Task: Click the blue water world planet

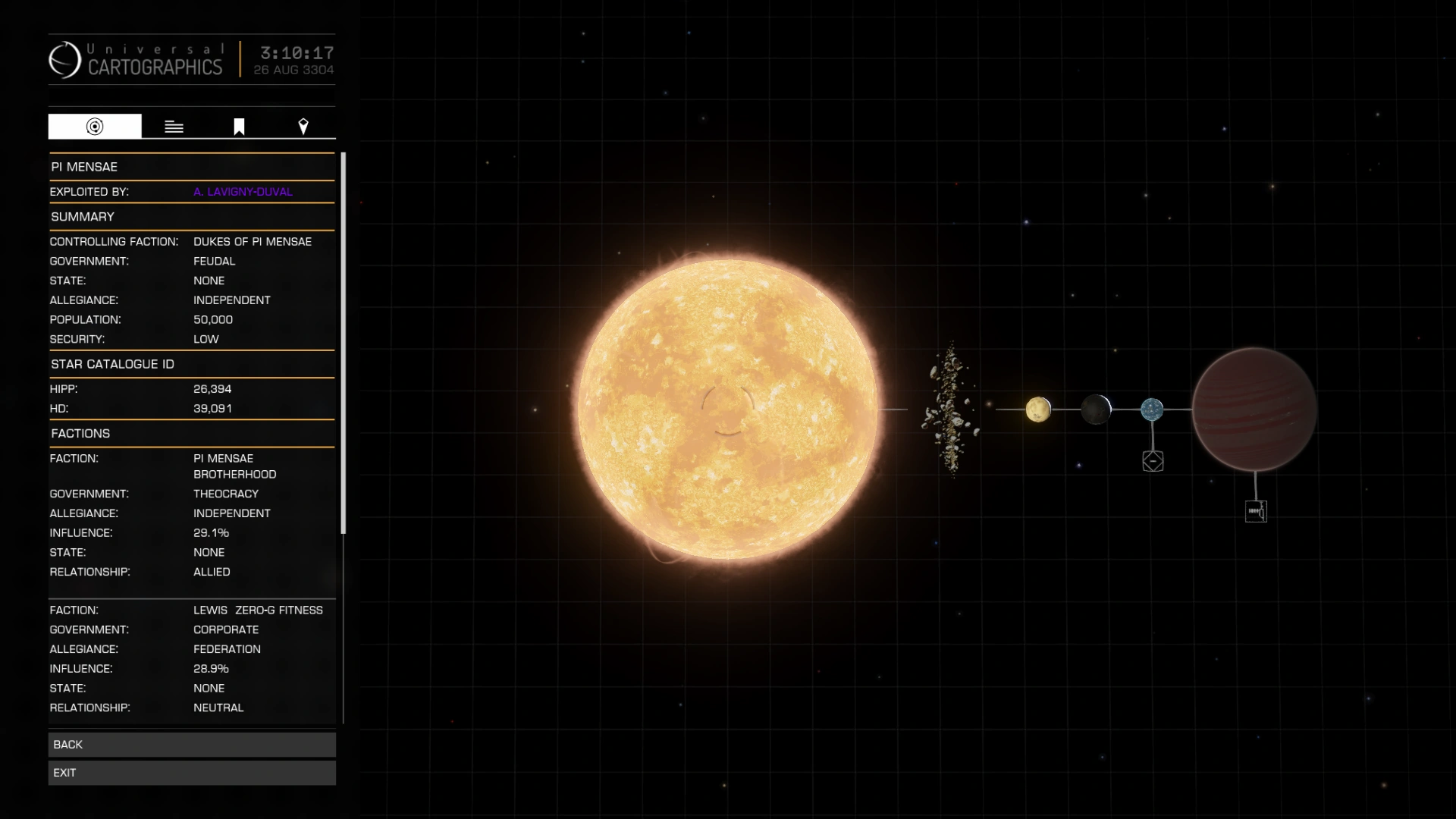Action: 1151,409
